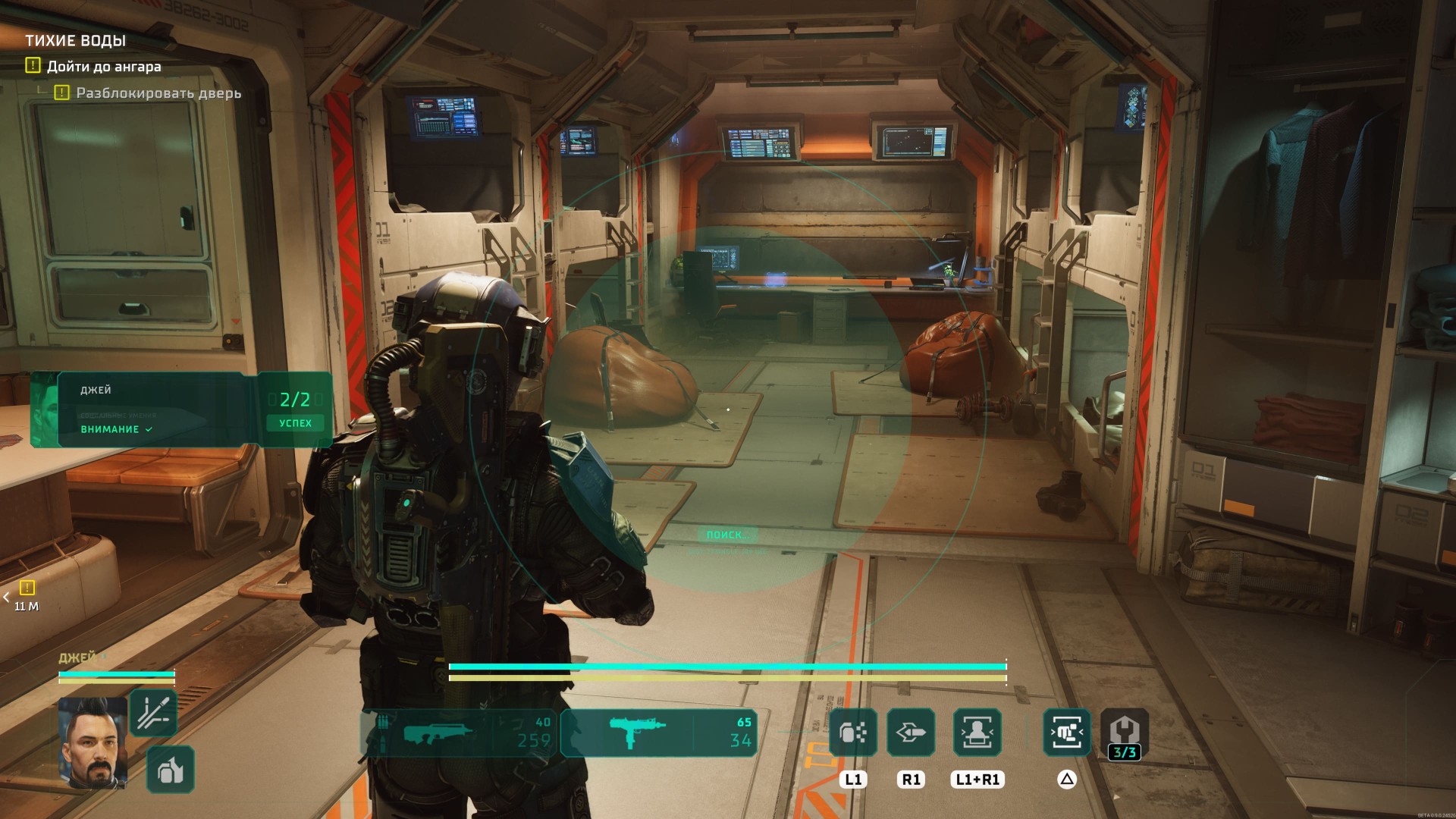This screenshot has height=819, width=1456.
Task: Activate the fist with dots ability
Action: (853, 733)
